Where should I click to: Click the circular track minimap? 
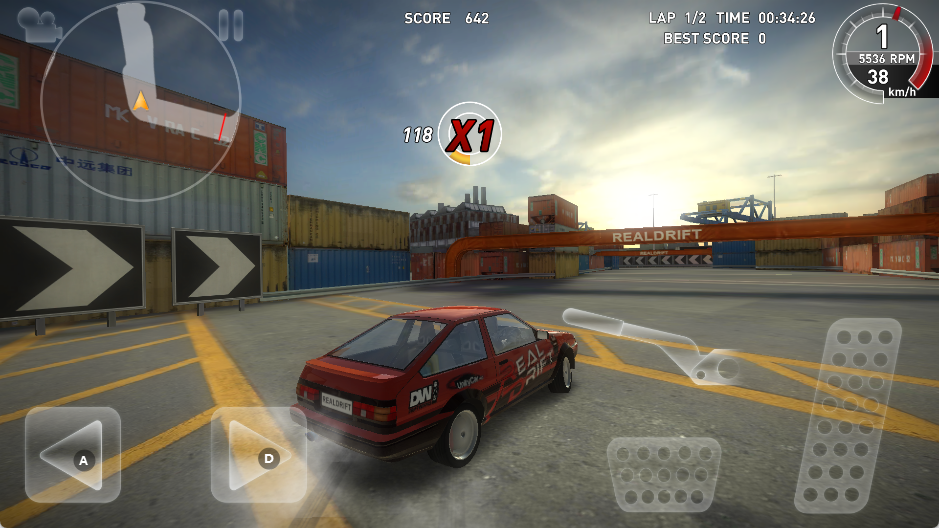(x=141, y=102)
